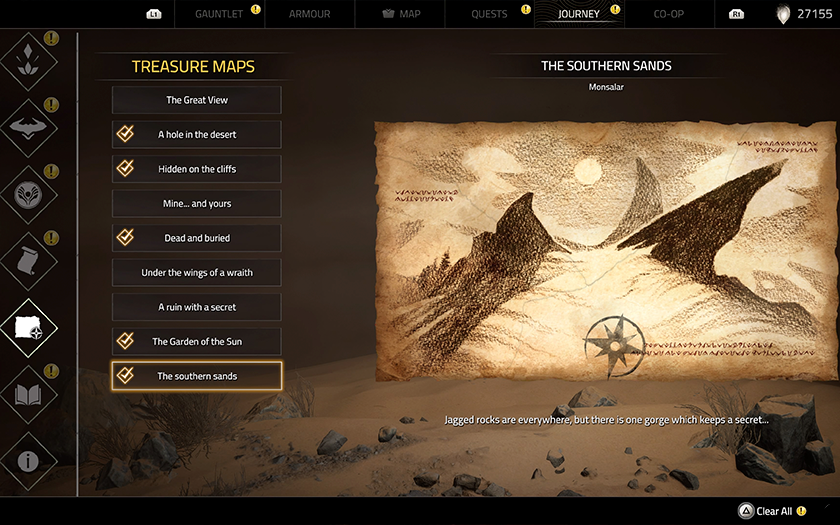Select The southern sands treasure map
Screen dimensions: 840x525
(196, 376)
